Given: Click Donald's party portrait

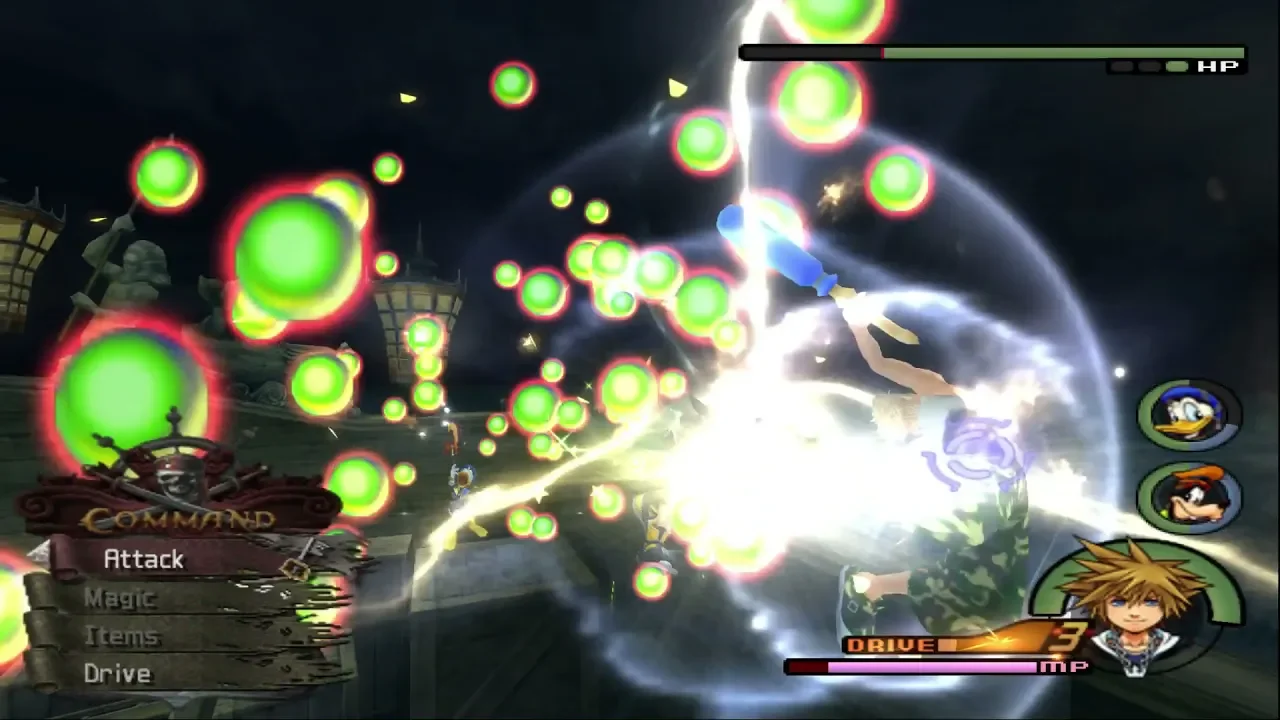Looking at the screenshot, I should (1189, 414).
